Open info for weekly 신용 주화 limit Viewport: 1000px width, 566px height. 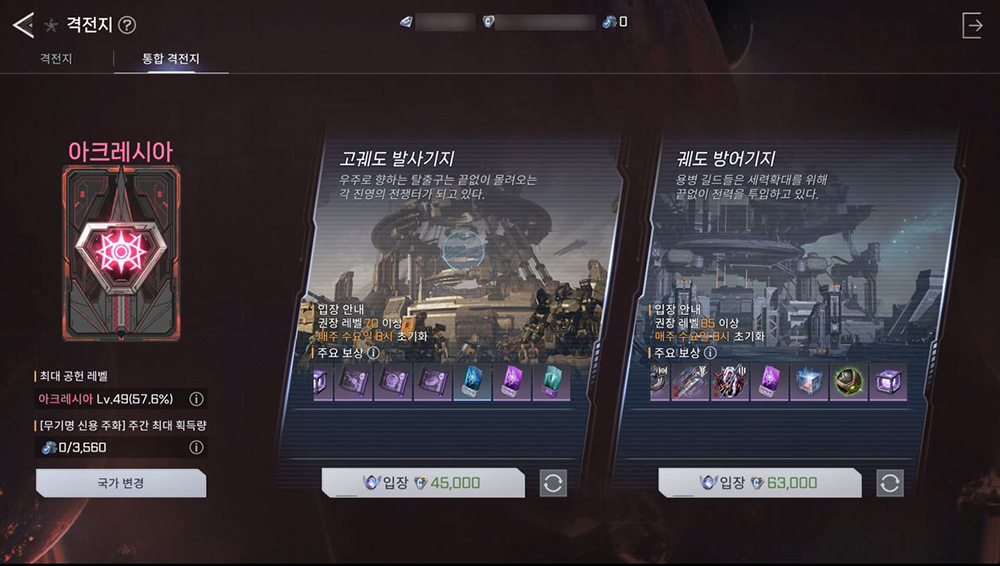pos(196,448)
